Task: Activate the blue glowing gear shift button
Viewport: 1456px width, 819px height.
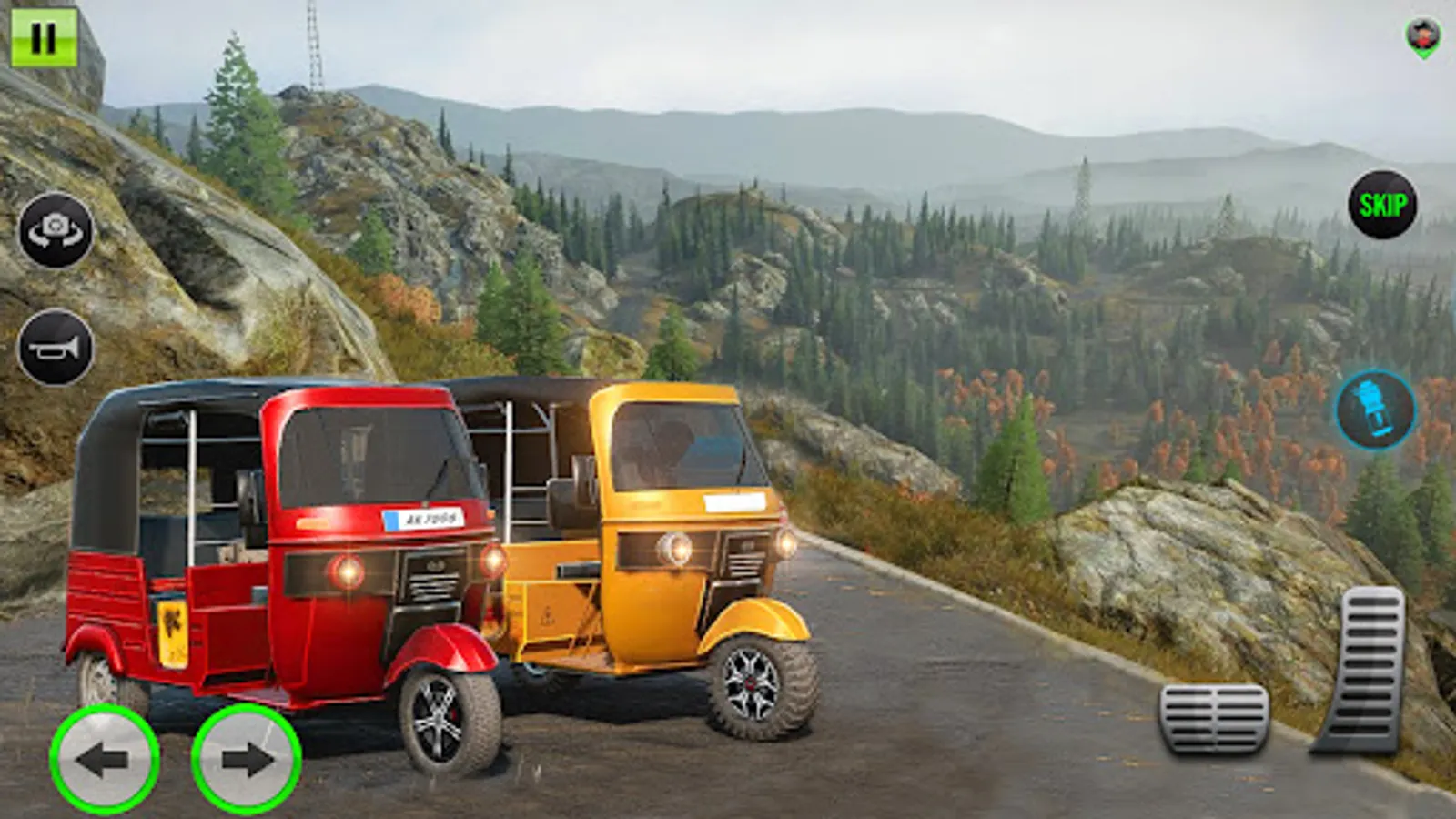Action: pos(1375,409)
